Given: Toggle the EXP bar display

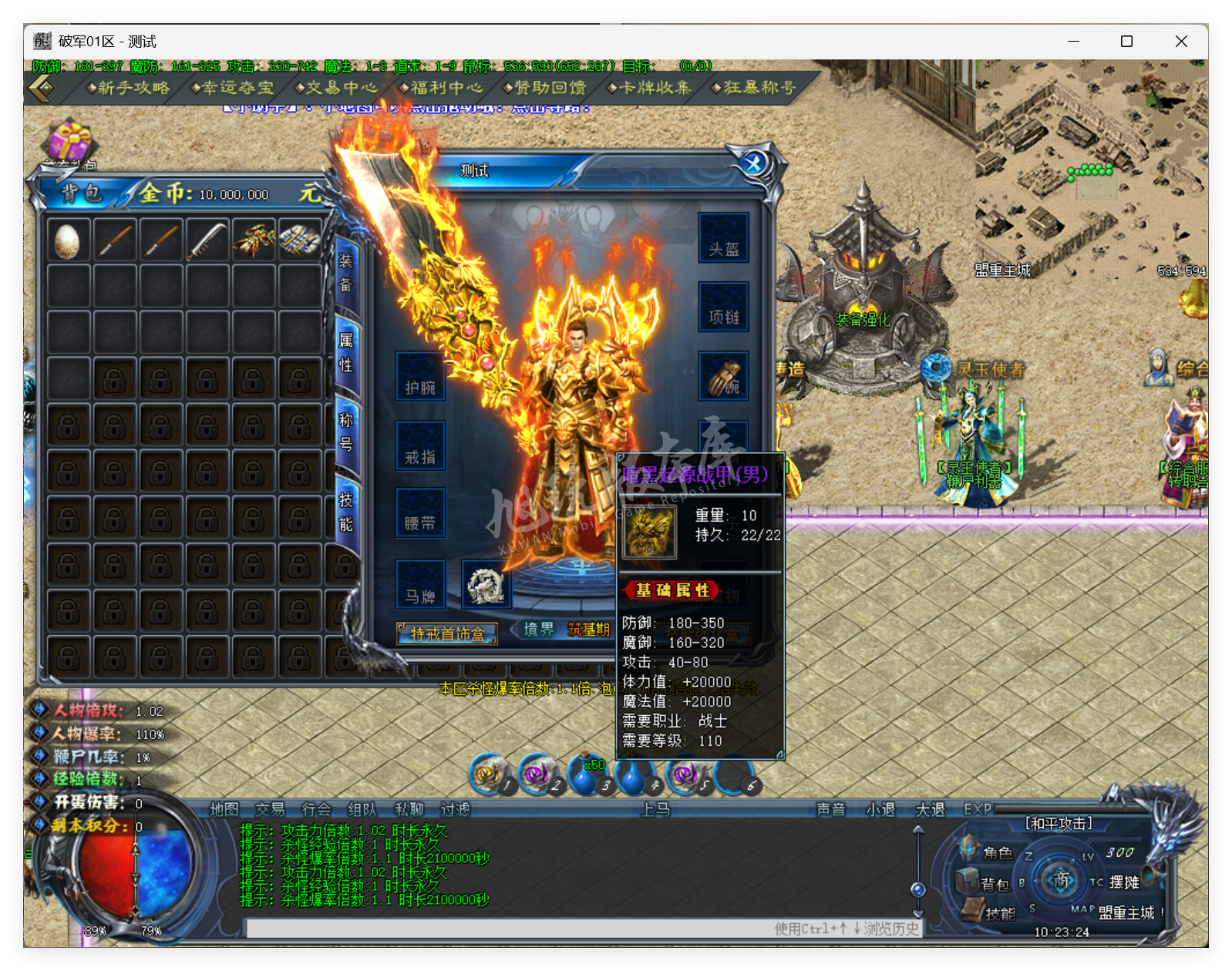Looking at the screenshot, I should pyautogui.click(x=977, y=809).
